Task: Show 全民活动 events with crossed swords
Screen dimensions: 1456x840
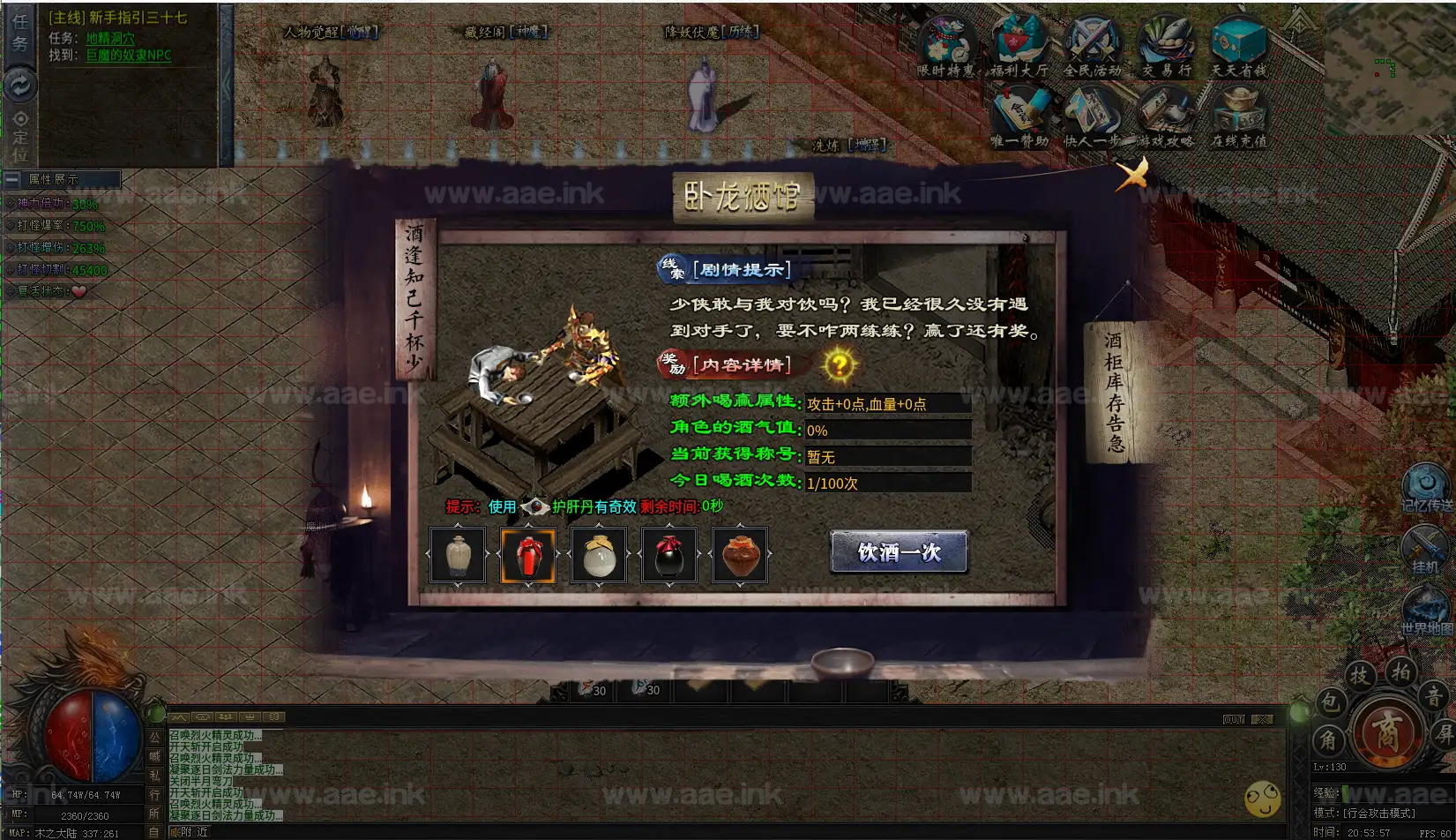Action: (1093, 47)
